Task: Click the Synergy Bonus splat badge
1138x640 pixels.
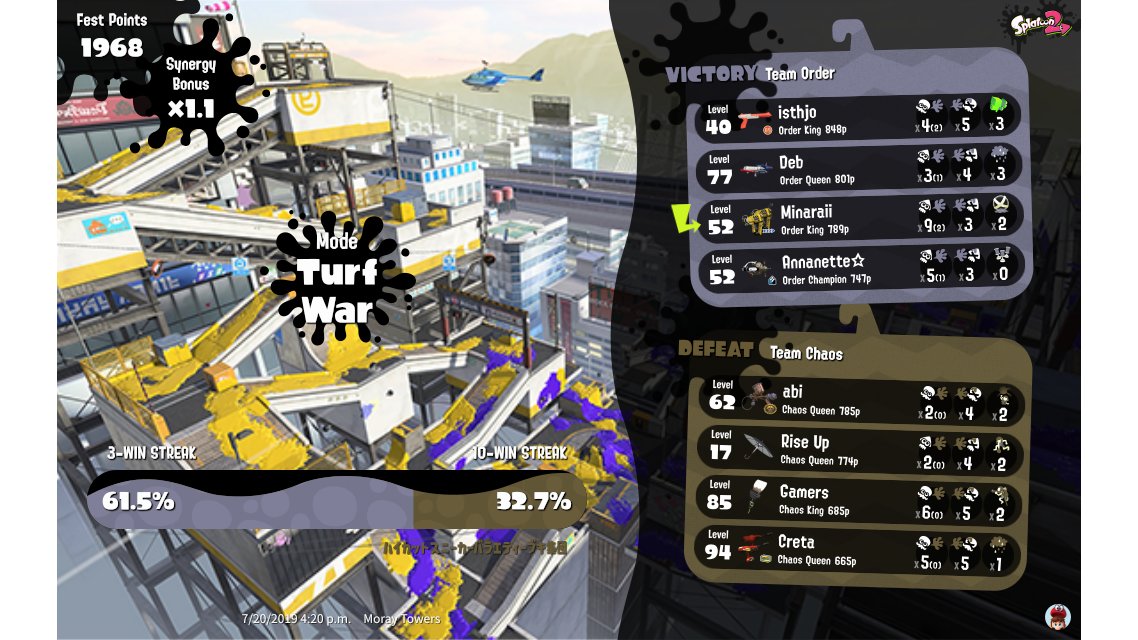Action: coord(191,88)
